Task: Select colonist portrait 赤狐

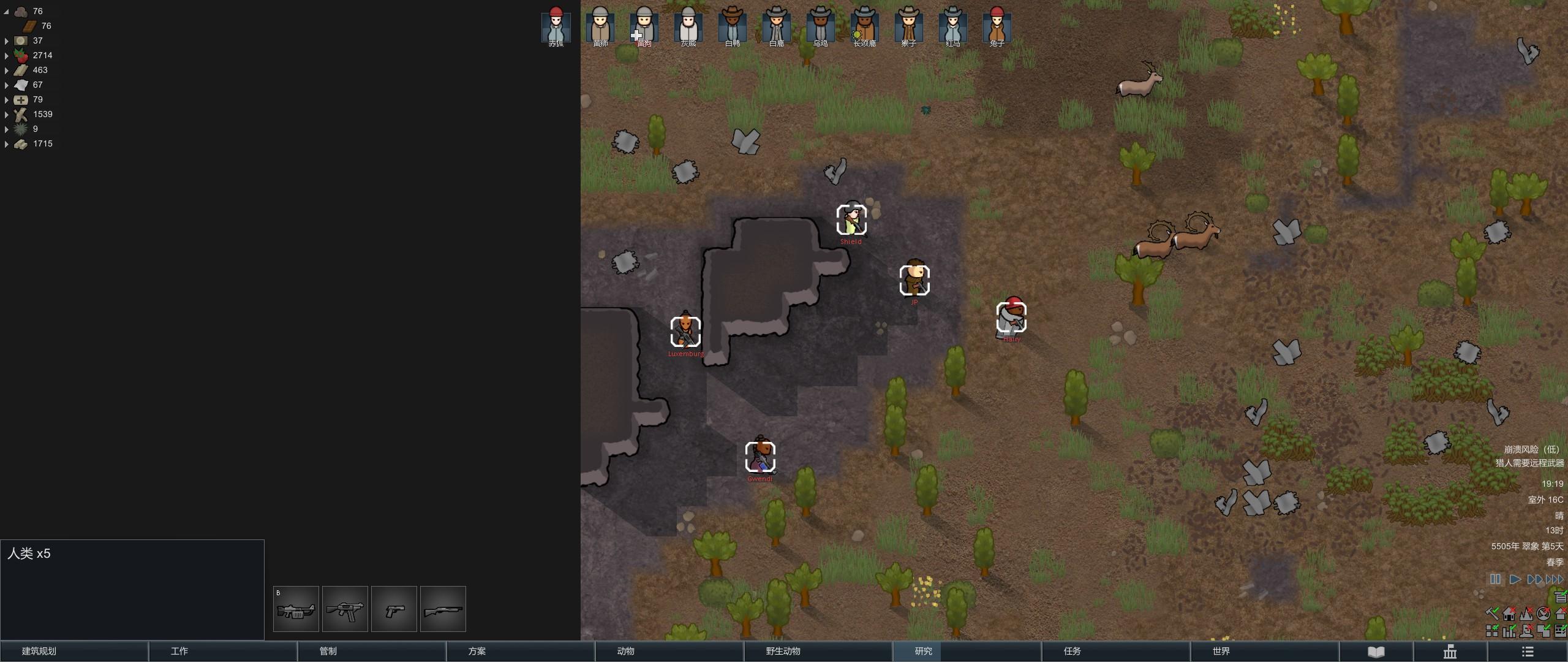Action: coord(556,26)
